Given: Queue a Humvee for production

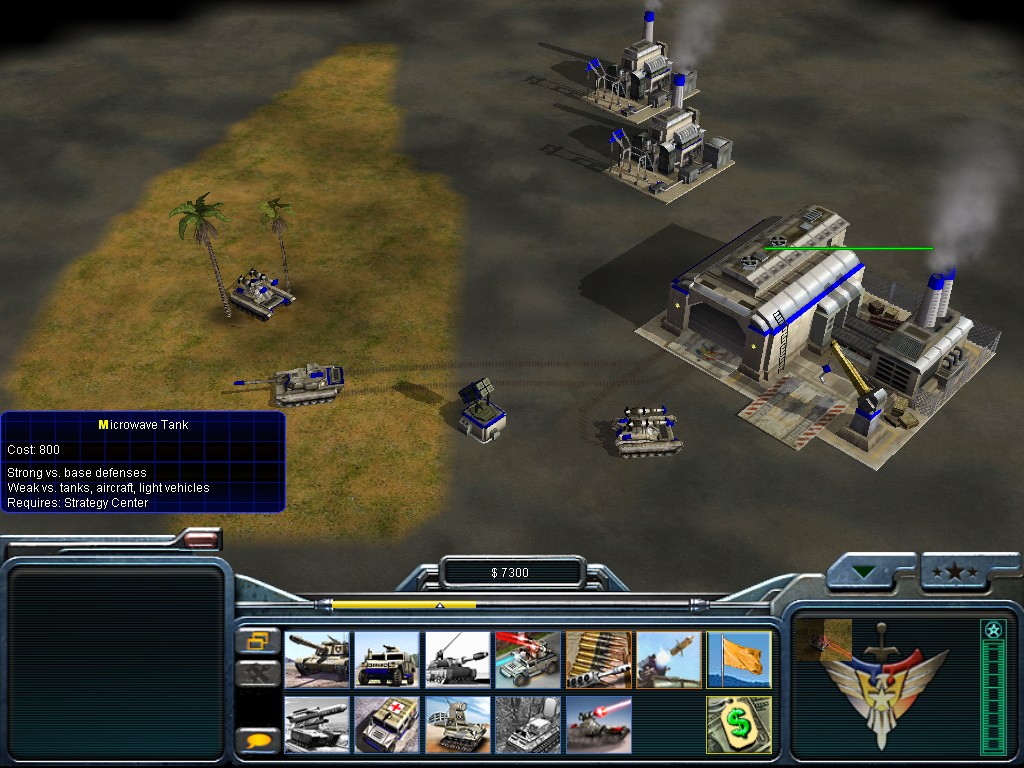Looking at the screenshot, I should (387, 659).
